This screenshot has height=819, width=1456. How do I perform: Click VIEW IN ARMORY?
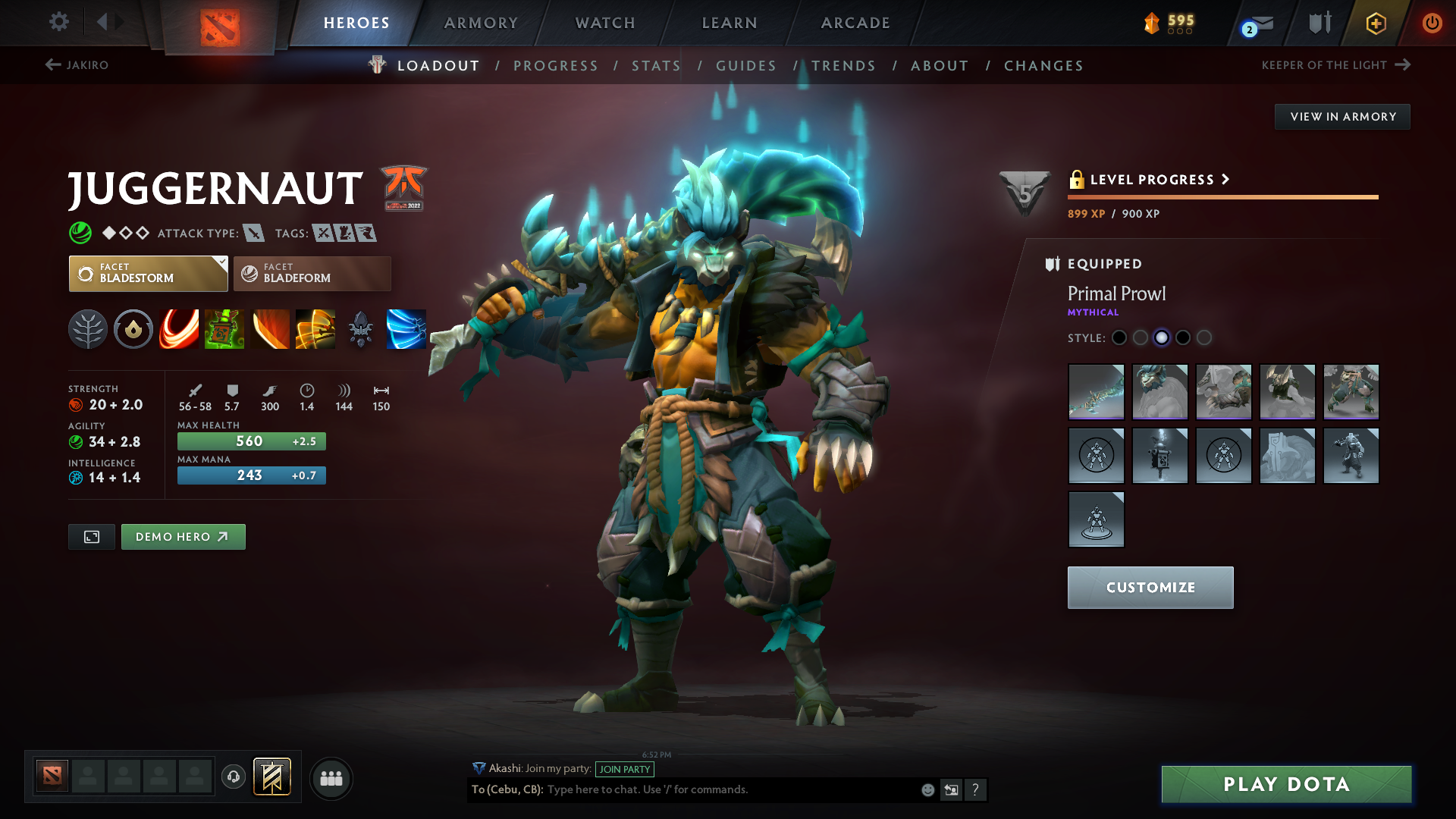point(1342,116)
